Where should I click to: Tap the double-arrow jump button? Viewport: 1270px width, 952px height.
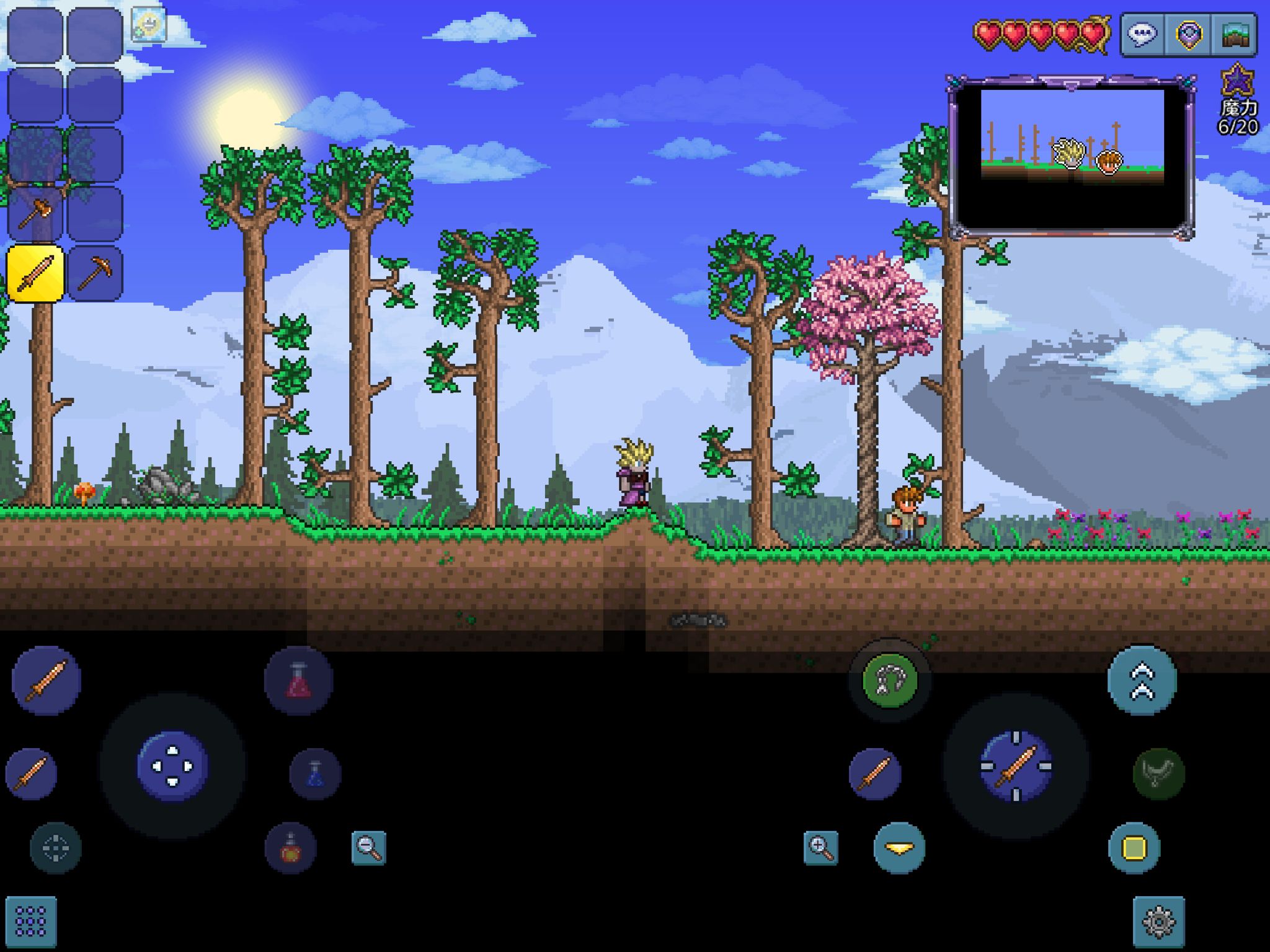coord(1142,681)
